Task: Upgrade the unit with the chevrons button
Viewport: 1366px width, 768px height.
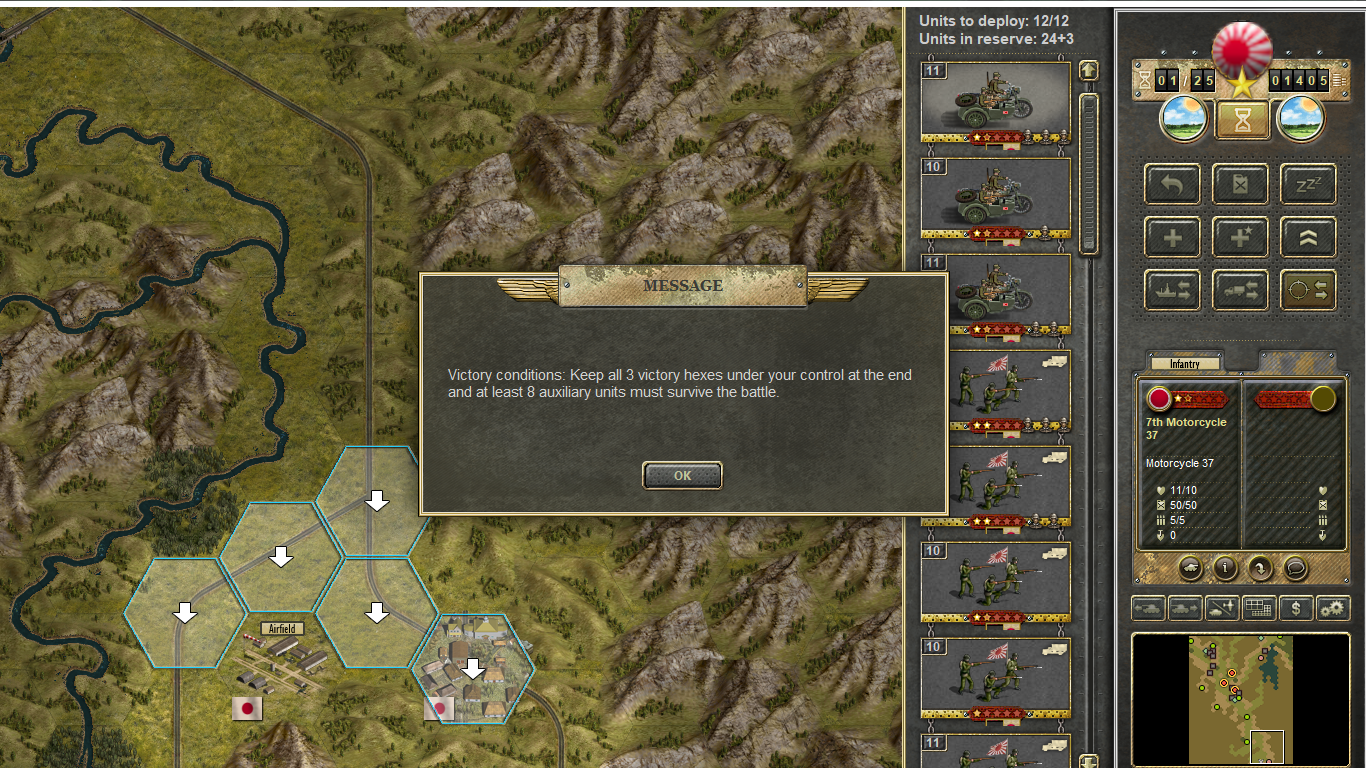Action: coord(1308,238)
